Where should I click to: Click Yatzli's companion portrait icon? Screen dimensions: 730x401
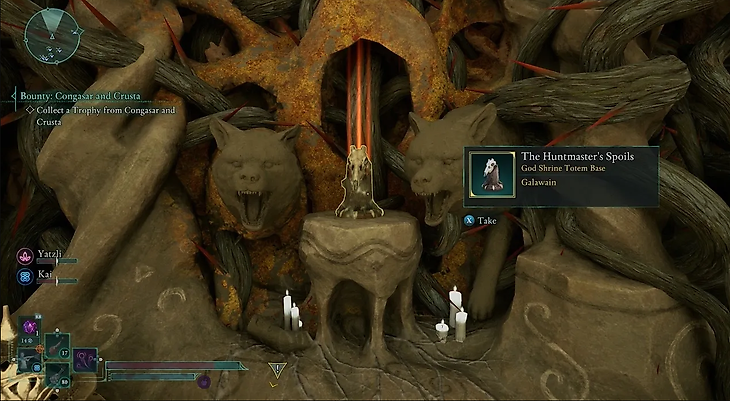[24, 255]
